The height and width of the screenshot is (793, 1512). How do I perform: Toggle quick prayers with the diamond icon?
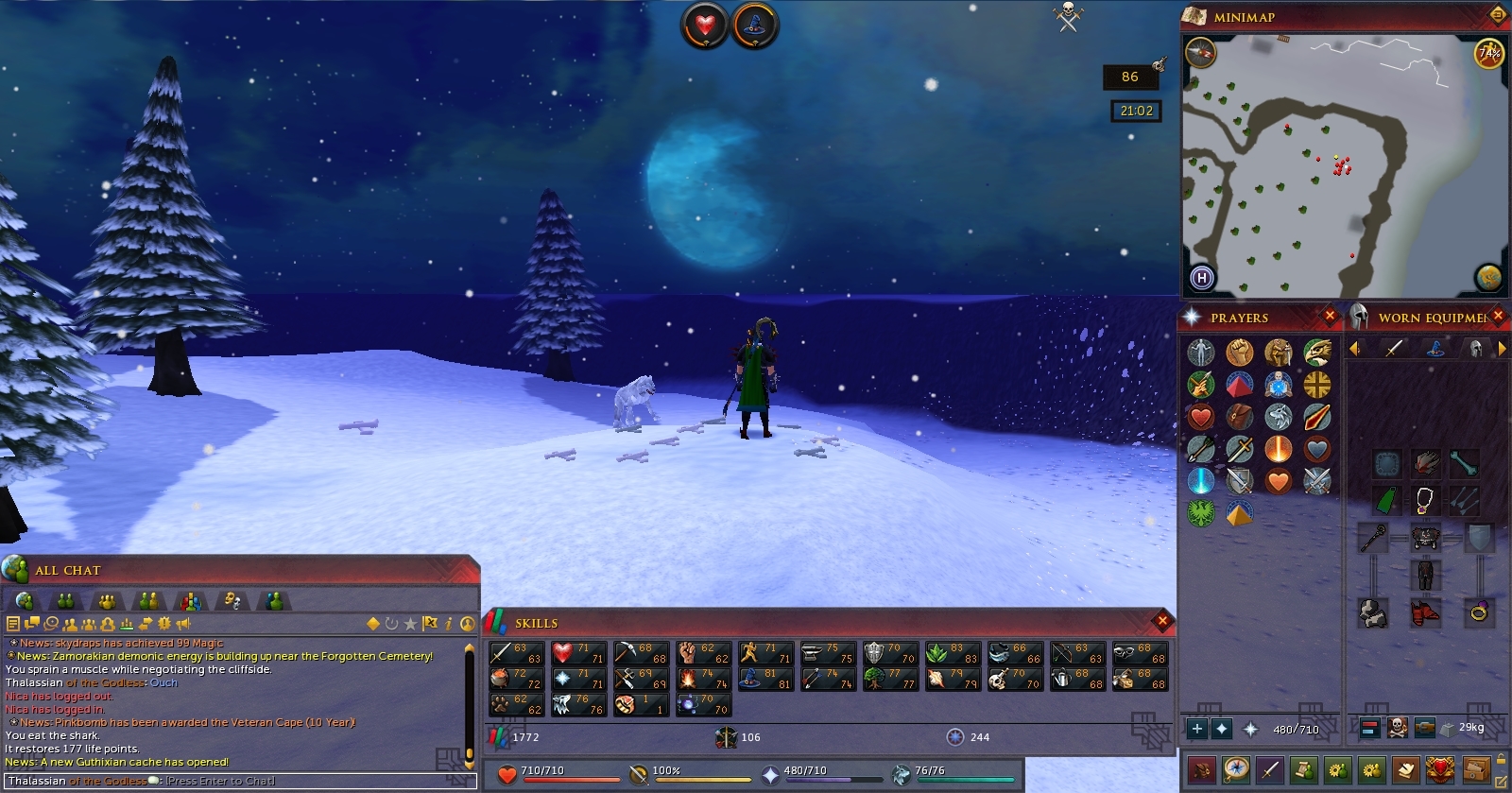(1221, 728)
